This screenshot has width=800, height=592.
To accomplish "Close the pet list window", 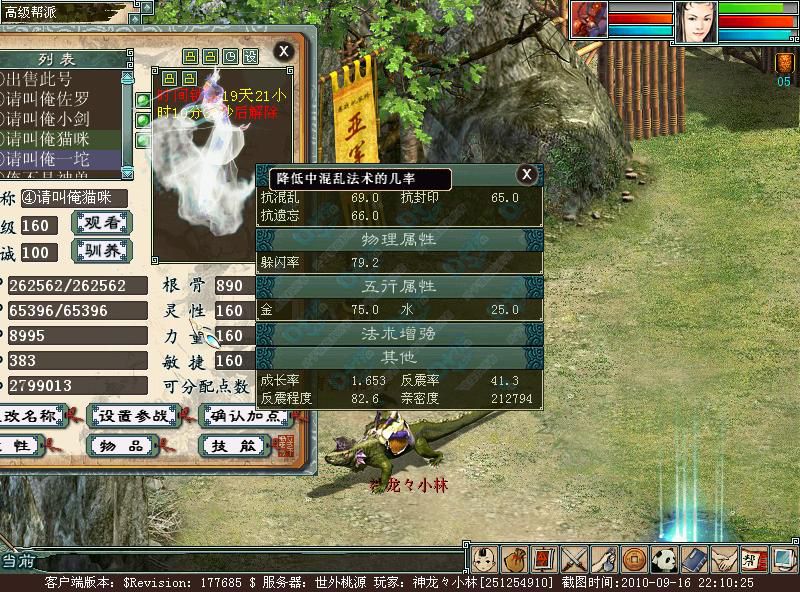I will (x=284, y=50).
